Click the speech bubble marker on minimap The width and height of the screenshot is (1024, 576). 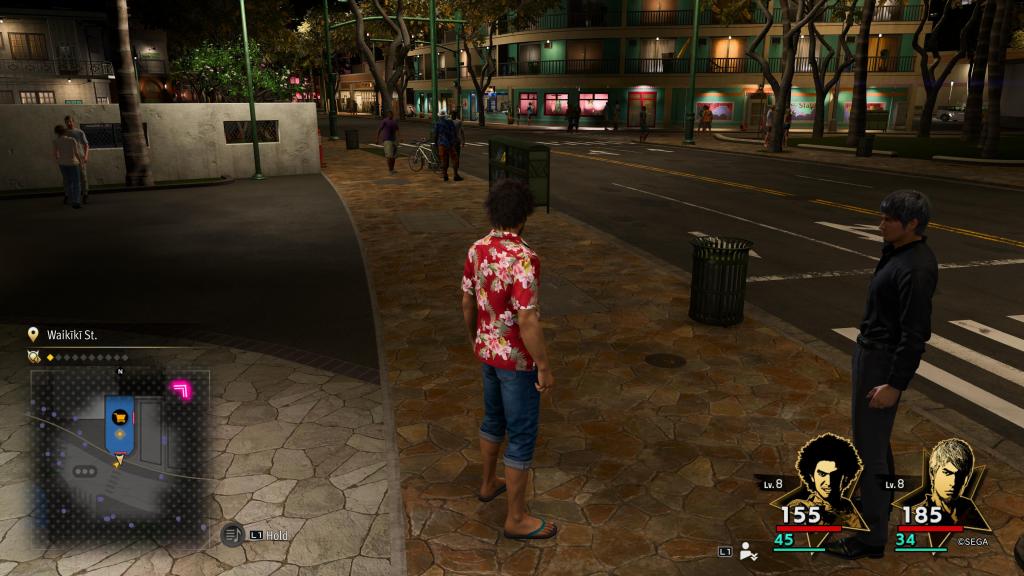coord(85,471)
